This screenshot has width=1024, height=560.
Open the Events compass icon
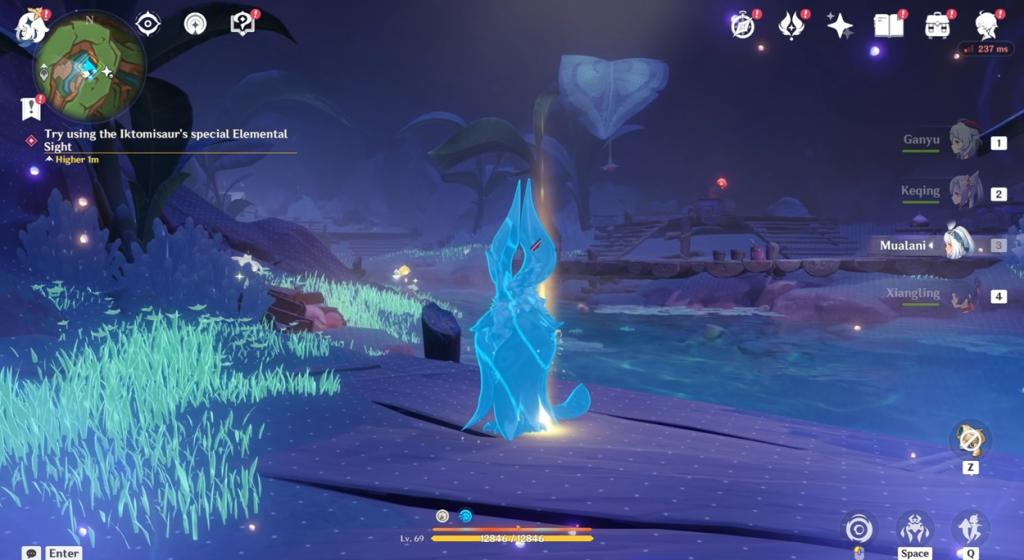pos(743,26)
